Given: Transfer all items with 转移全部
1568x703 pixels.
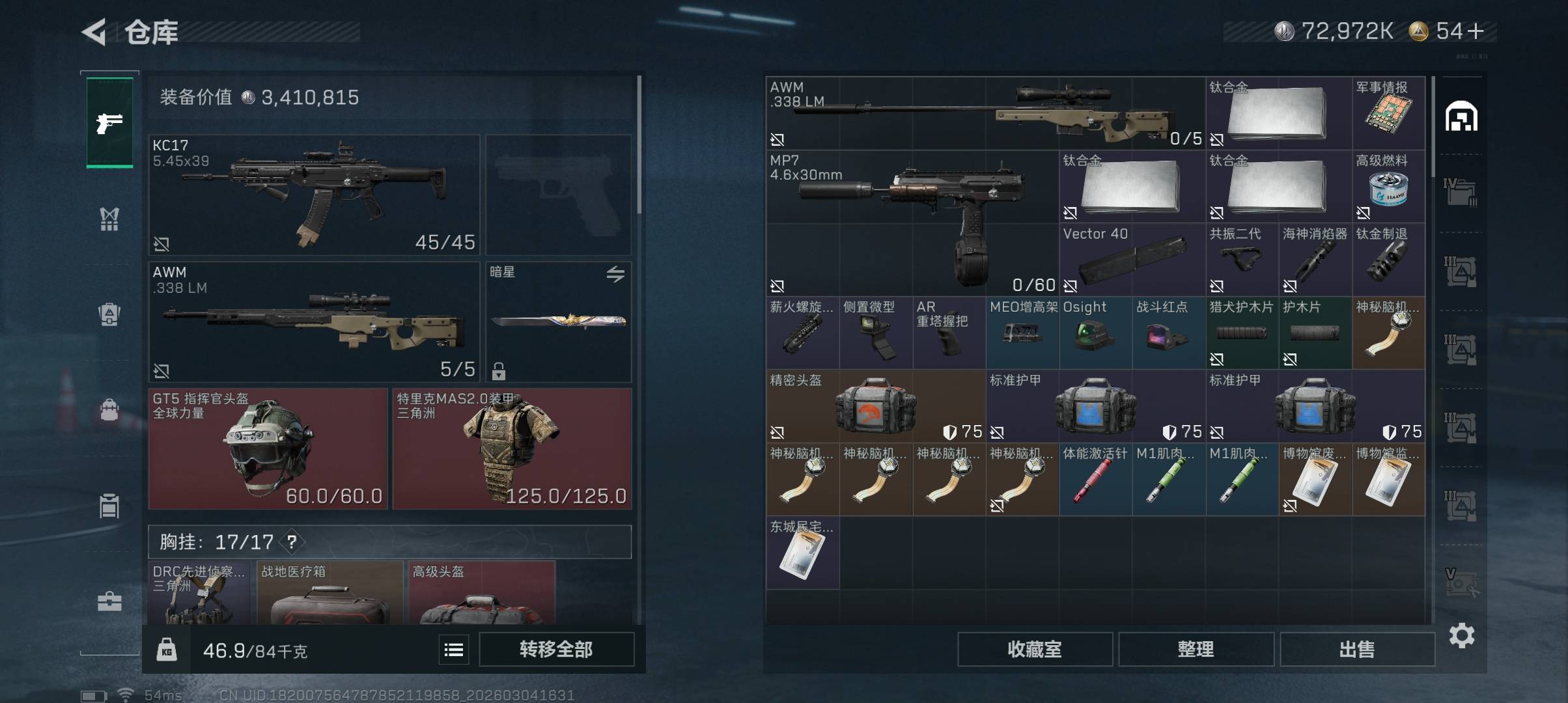Looking at the screenshot, I should 556,650.
